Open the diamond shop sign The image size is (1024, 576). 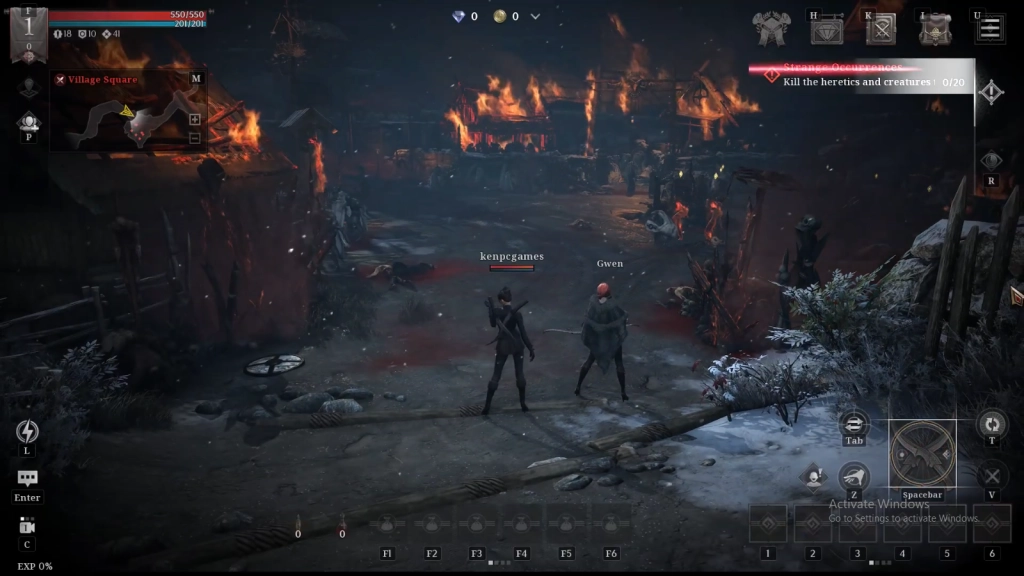pos(826,30)
